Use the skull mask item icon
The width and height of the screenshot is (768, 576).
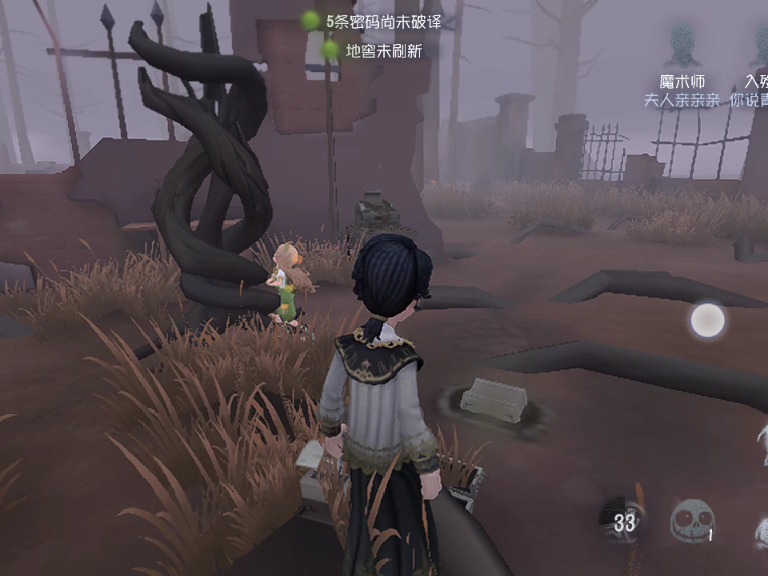(691, 521)
